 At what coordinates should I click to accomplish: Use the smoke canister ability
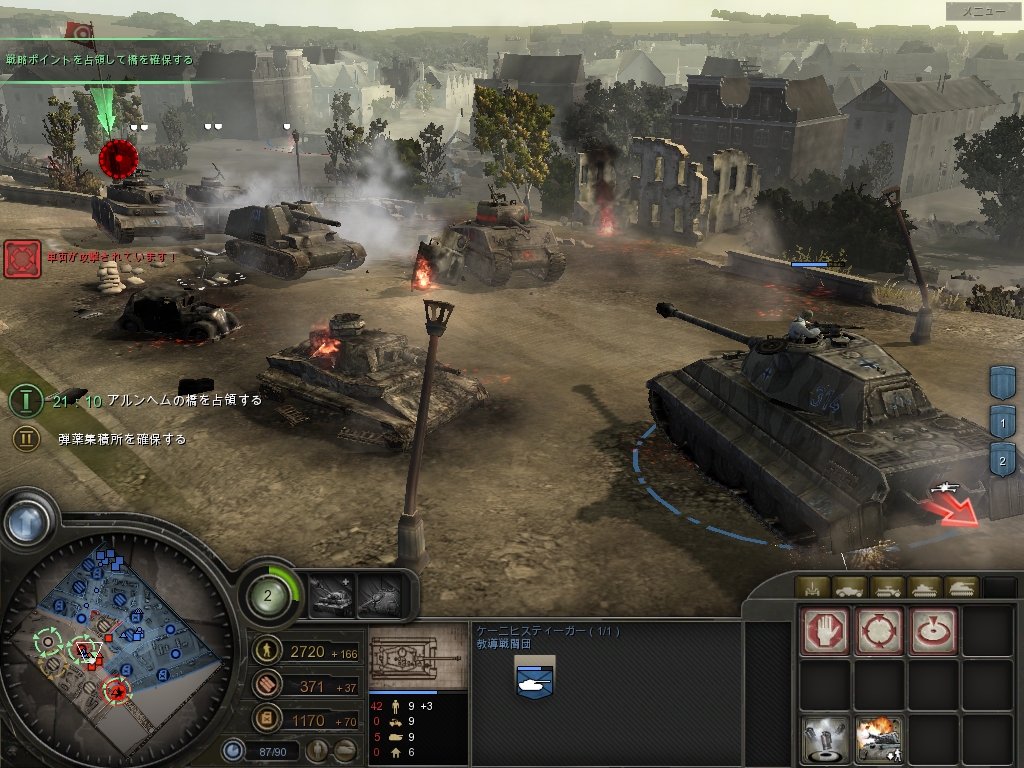(x=825, y=739)
